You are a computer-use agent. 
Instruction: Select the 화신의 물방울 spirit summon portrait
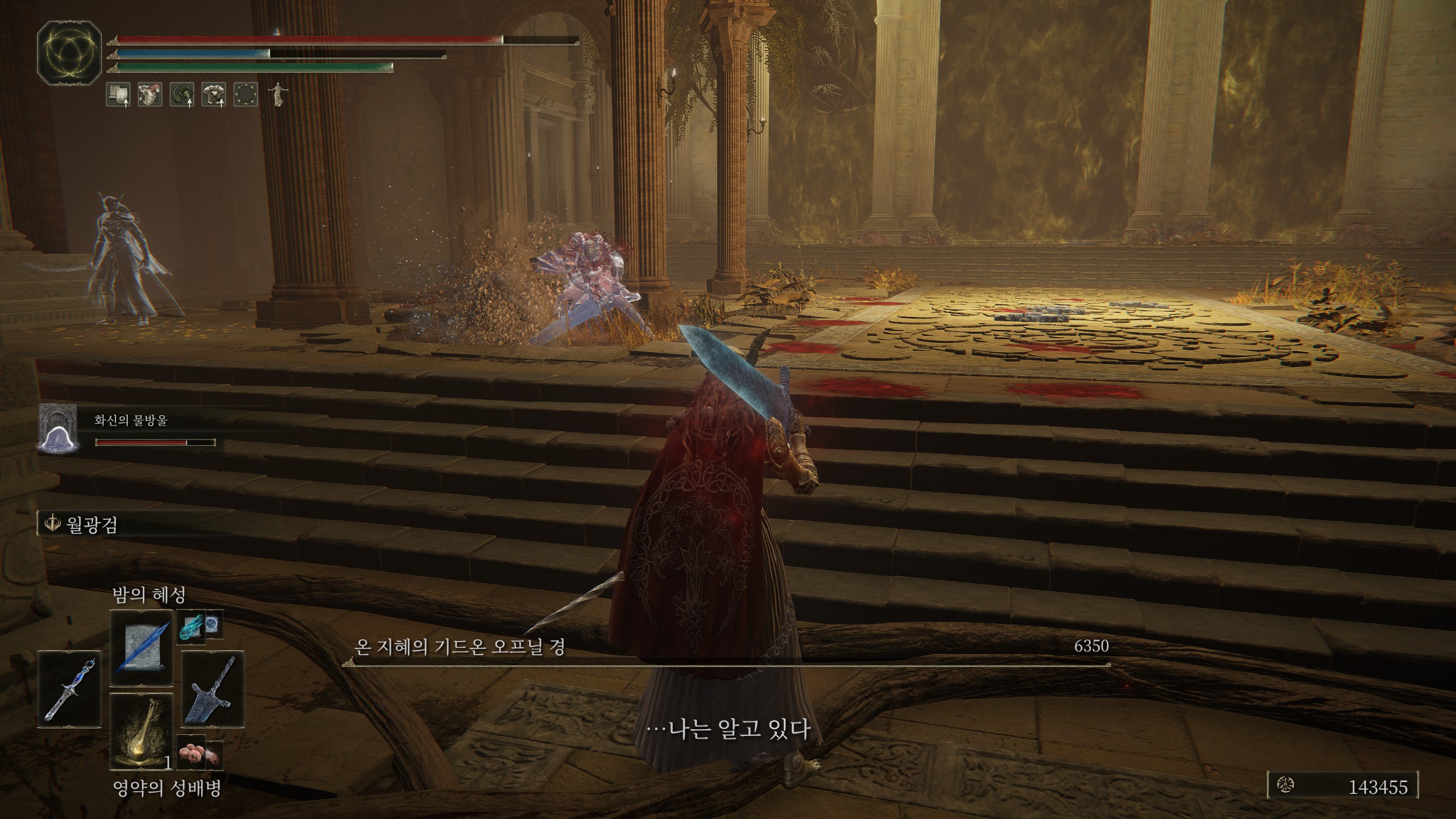click(57, 428)
